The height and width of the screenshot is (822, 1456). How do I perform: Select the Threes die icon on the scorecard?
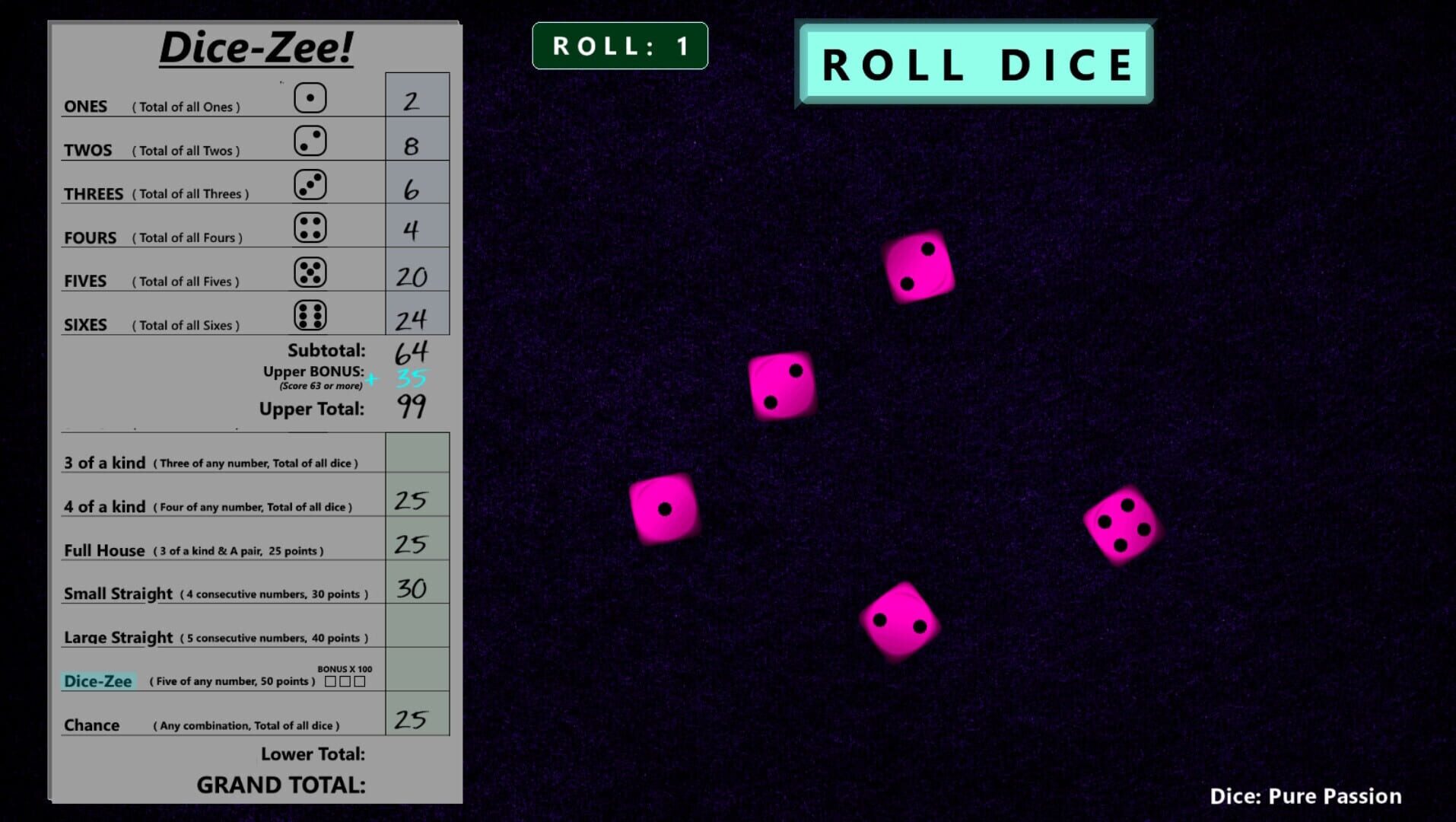pyautogui.click(x=308, y=183)
